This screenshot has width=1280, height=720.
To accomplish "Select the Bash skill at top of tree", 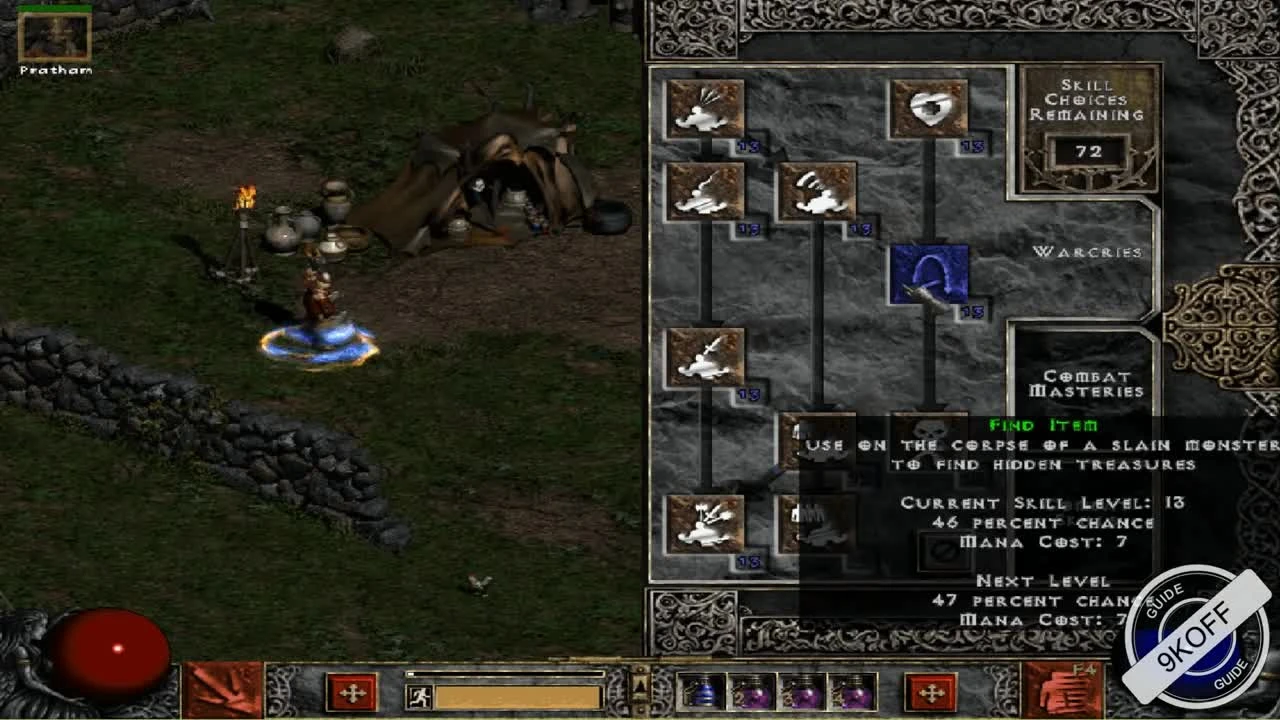I will 707,110.
